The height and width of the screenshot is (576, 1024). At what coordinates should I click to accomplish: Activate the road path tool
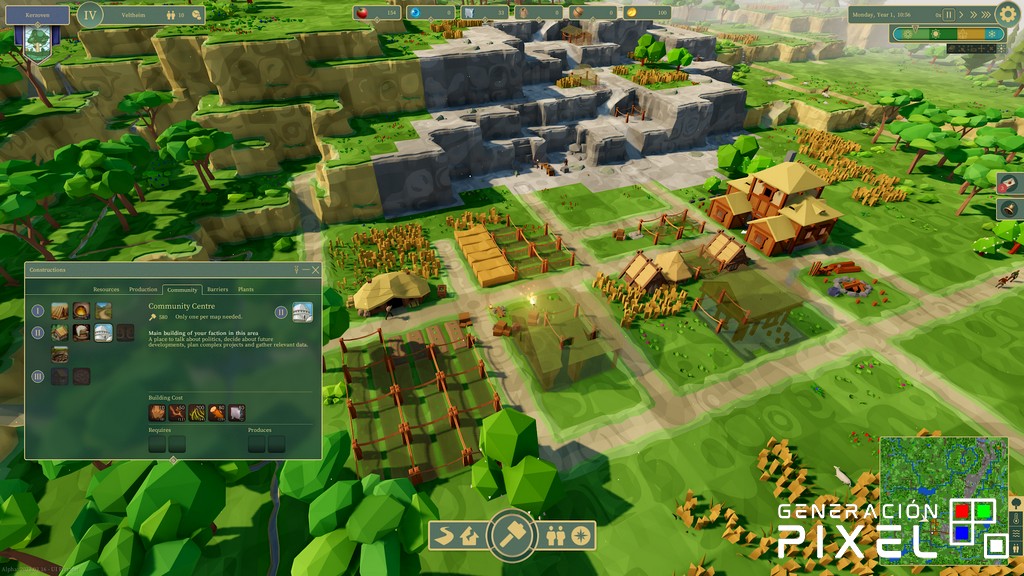pyautogui.click(x=446, y=537)
